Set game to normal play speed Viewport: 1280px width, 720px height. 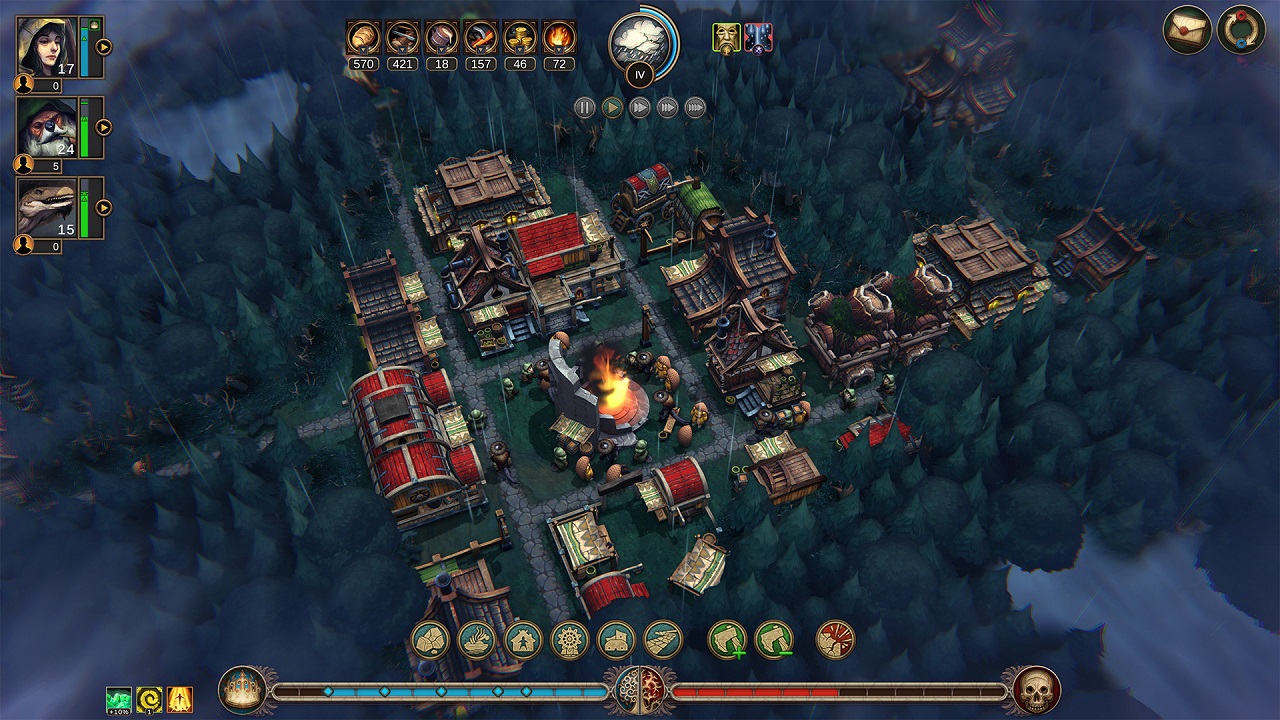point(612,107)
